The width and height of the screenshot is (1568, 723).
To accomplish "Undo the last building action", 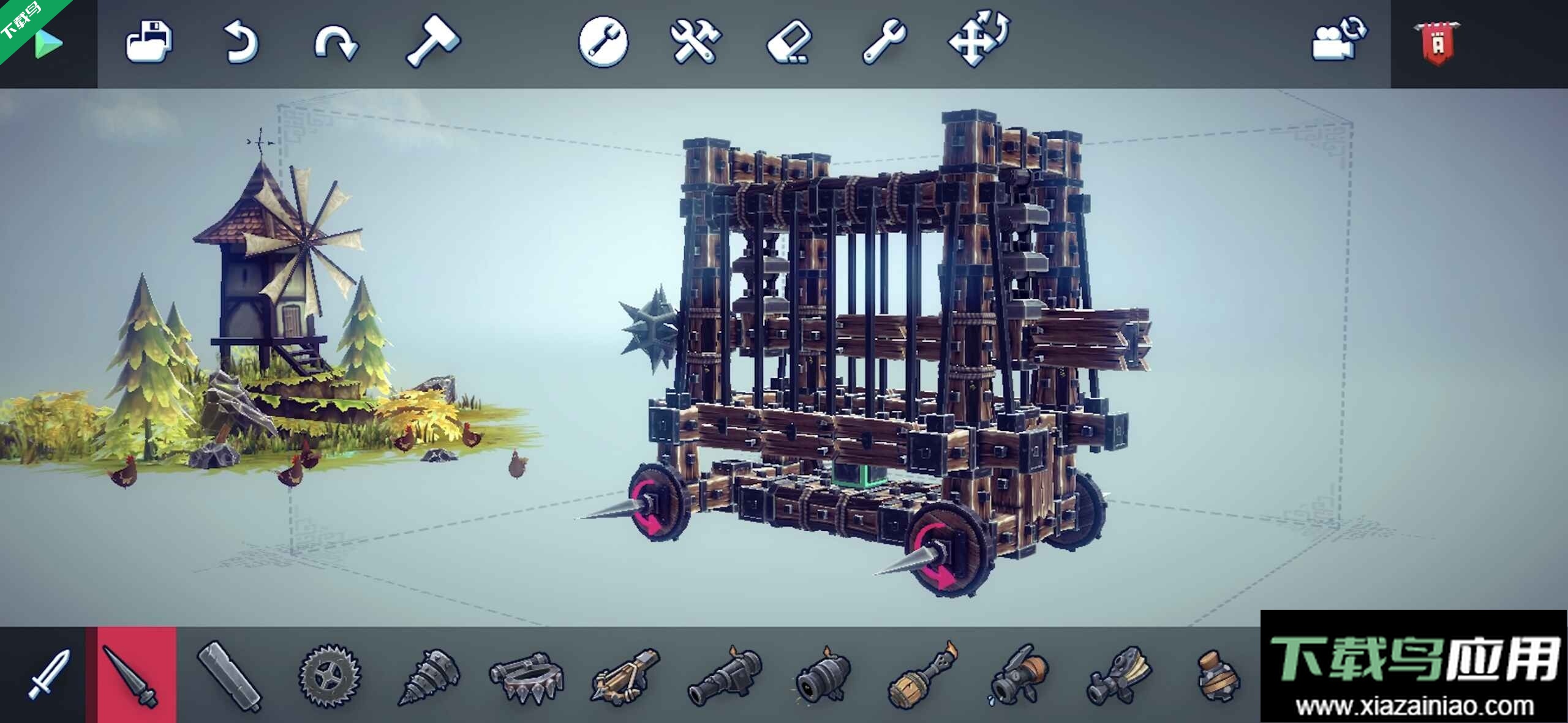I will pos(241,42).
